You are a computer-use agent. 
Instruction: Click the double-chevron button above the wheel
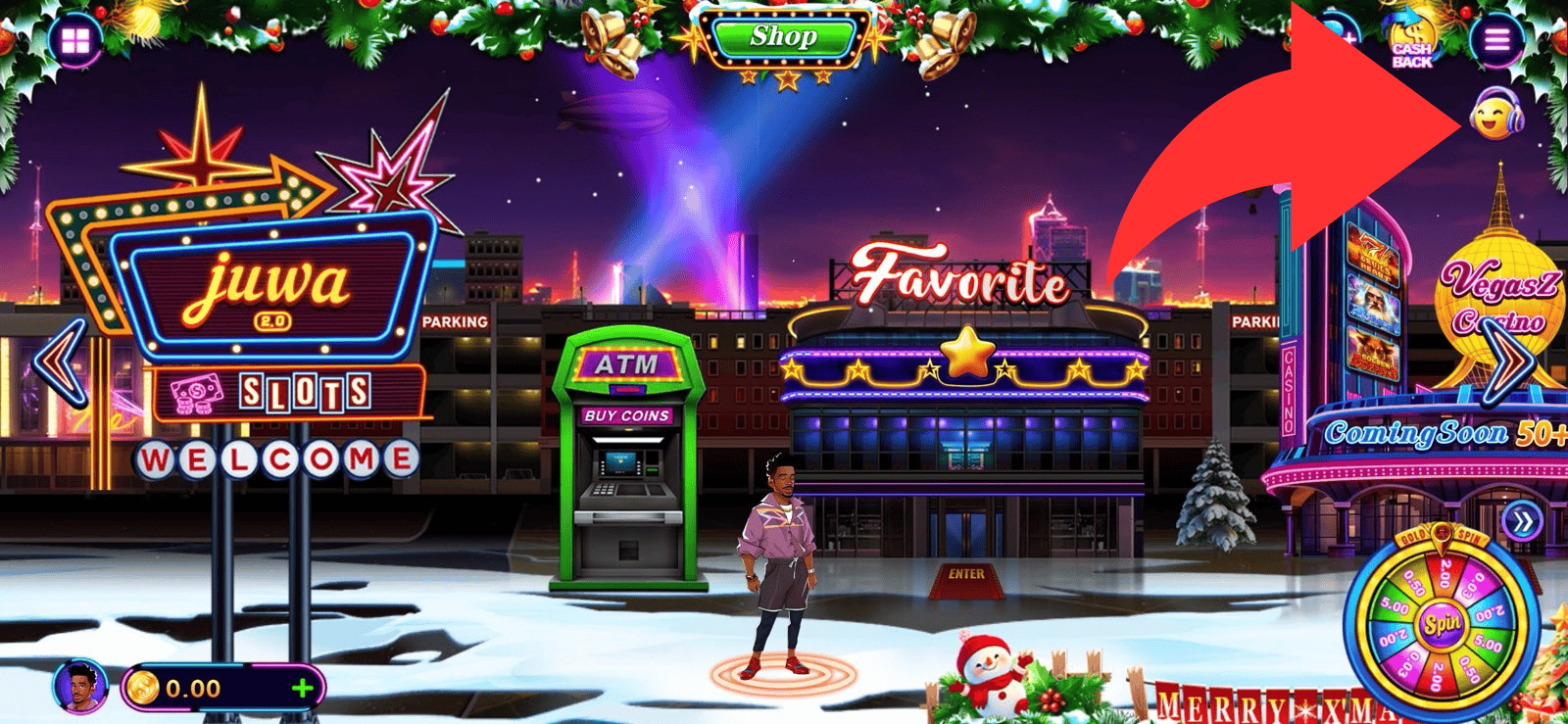coord(1522,522)
